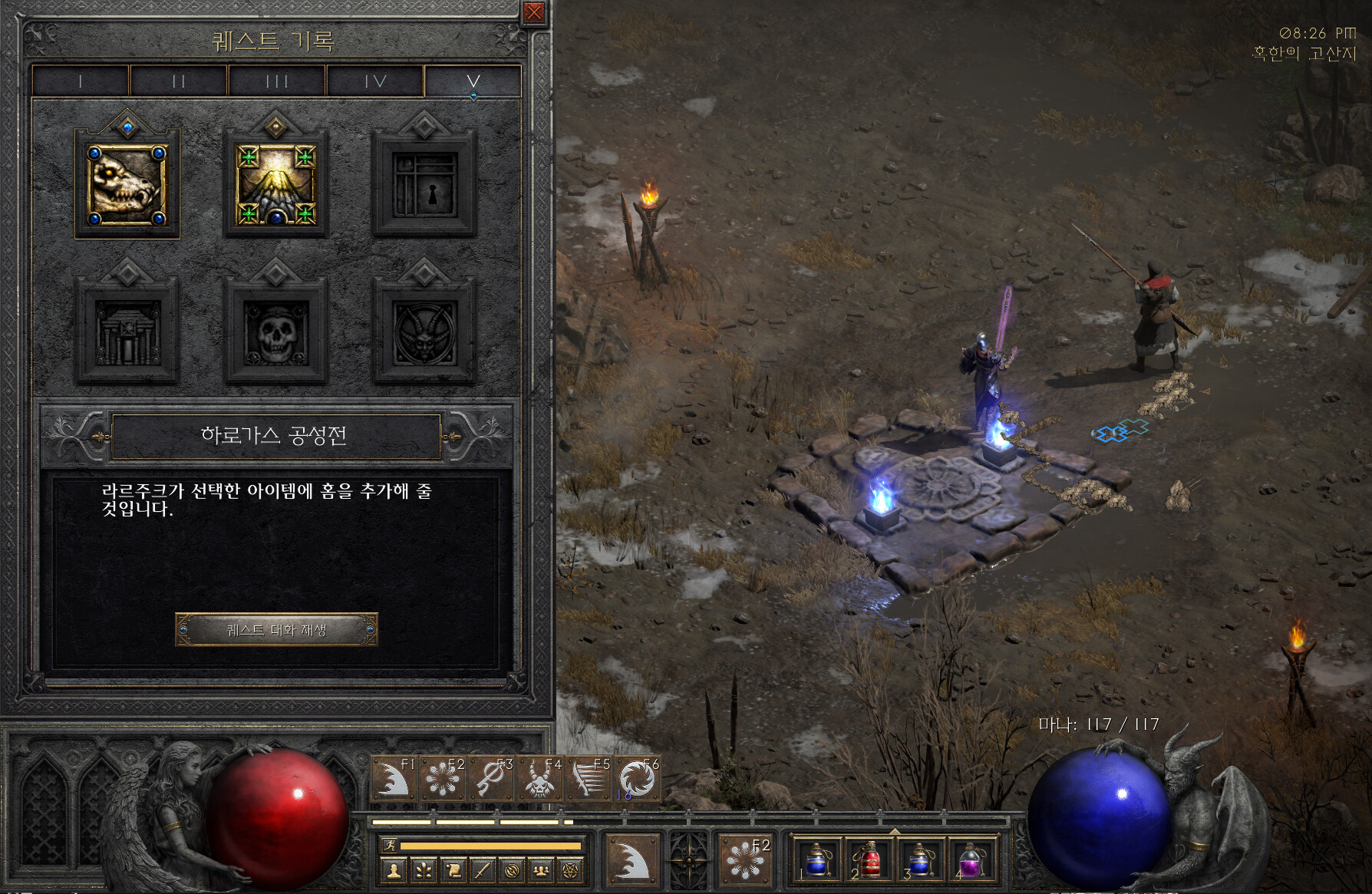Choose the horned demon face quest
This screenshot has width=1372, height=894.
(x=424, y=332)
